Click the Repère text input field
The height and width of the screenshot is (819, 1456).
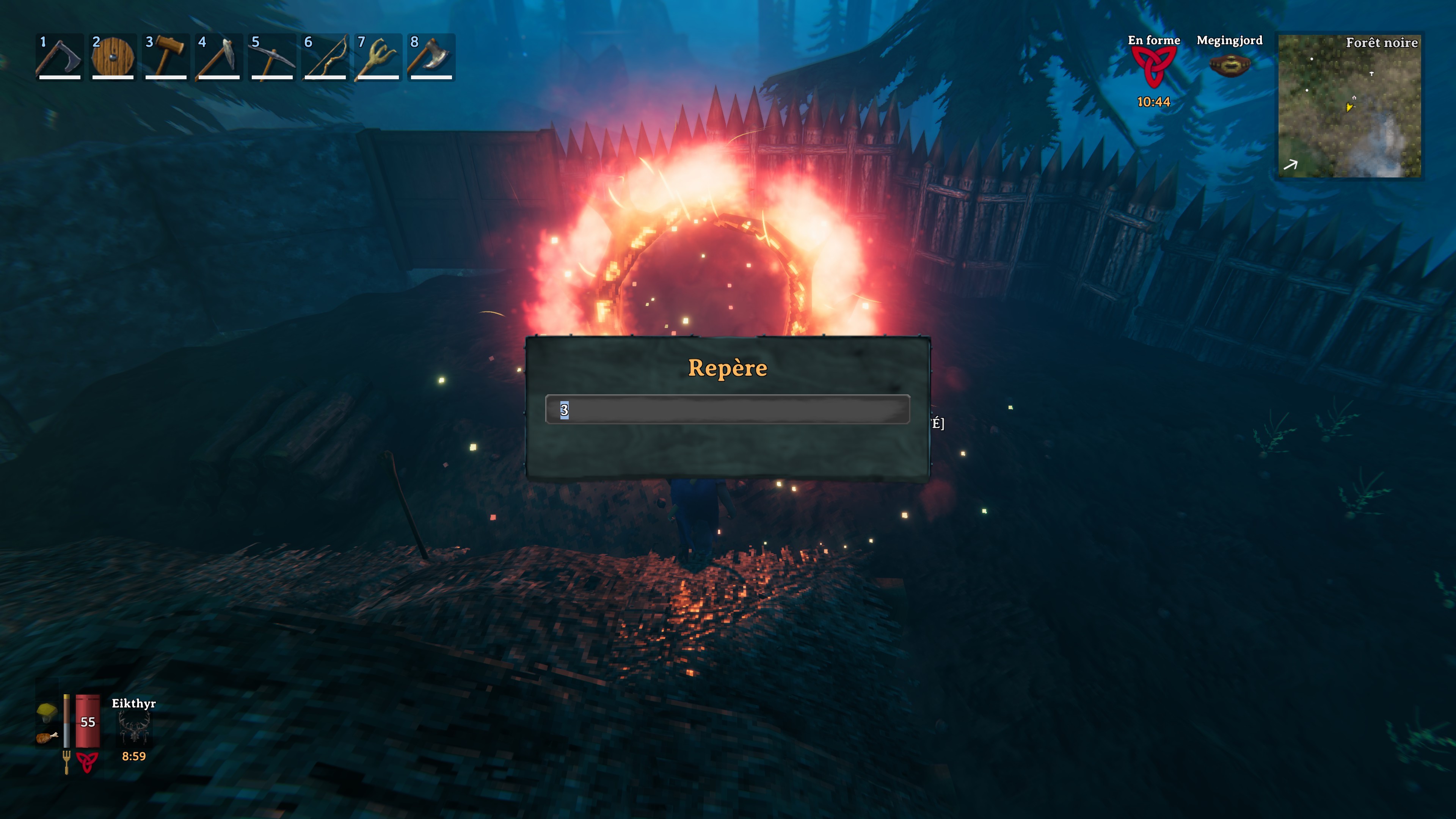727,409
